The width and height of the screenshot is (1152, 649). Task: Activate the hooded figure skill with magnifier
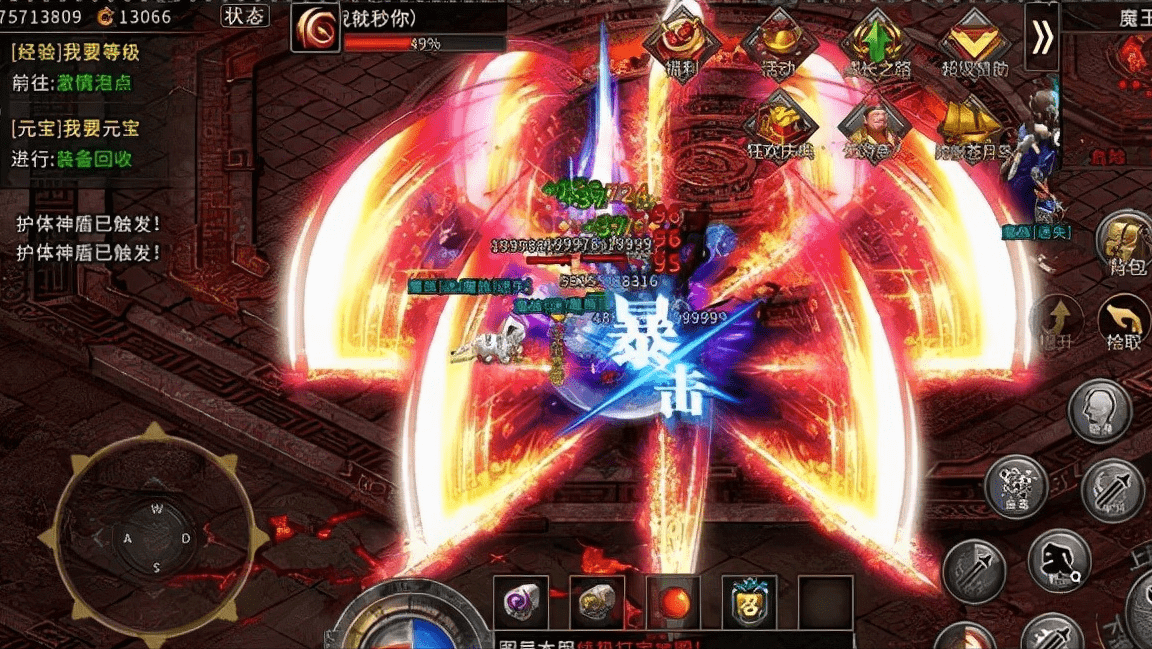(x=1059, y=562)
